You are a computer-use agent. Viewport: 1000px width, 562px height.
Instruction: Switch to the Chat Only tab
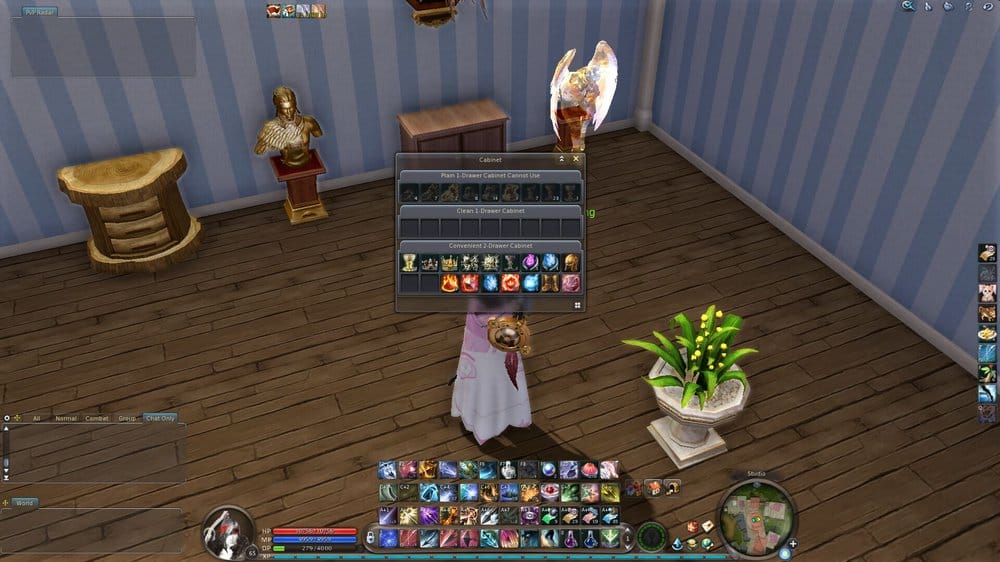(160, 418)
